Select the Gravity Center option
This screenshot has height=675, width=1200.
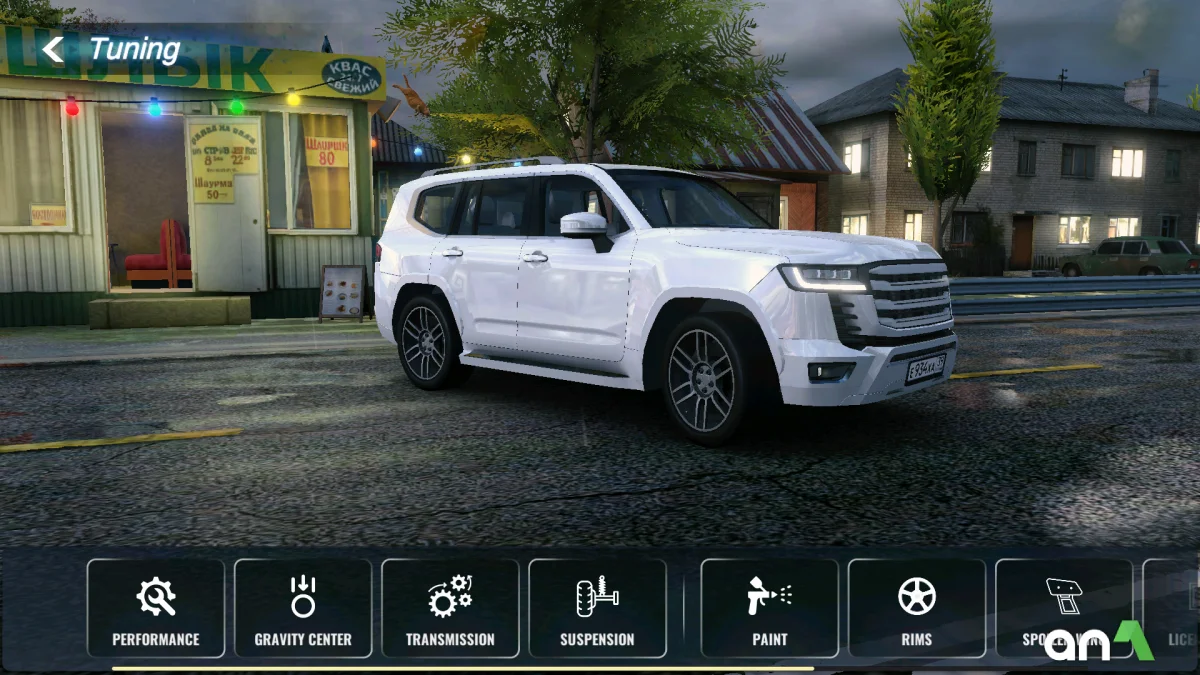coord(303,608)
